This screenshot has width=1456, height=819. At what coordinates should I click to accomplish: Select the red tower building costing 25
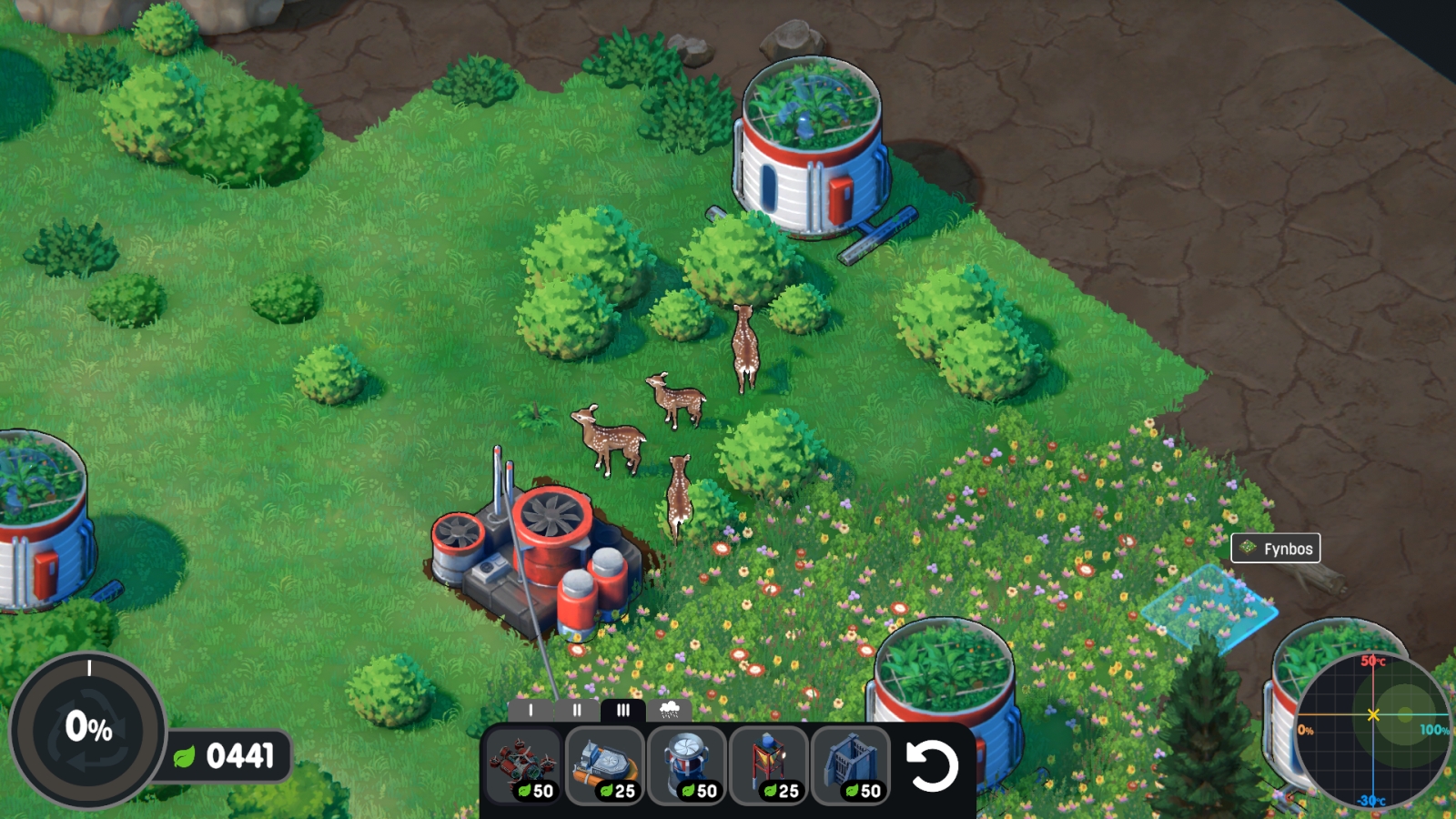pos(769,766)
